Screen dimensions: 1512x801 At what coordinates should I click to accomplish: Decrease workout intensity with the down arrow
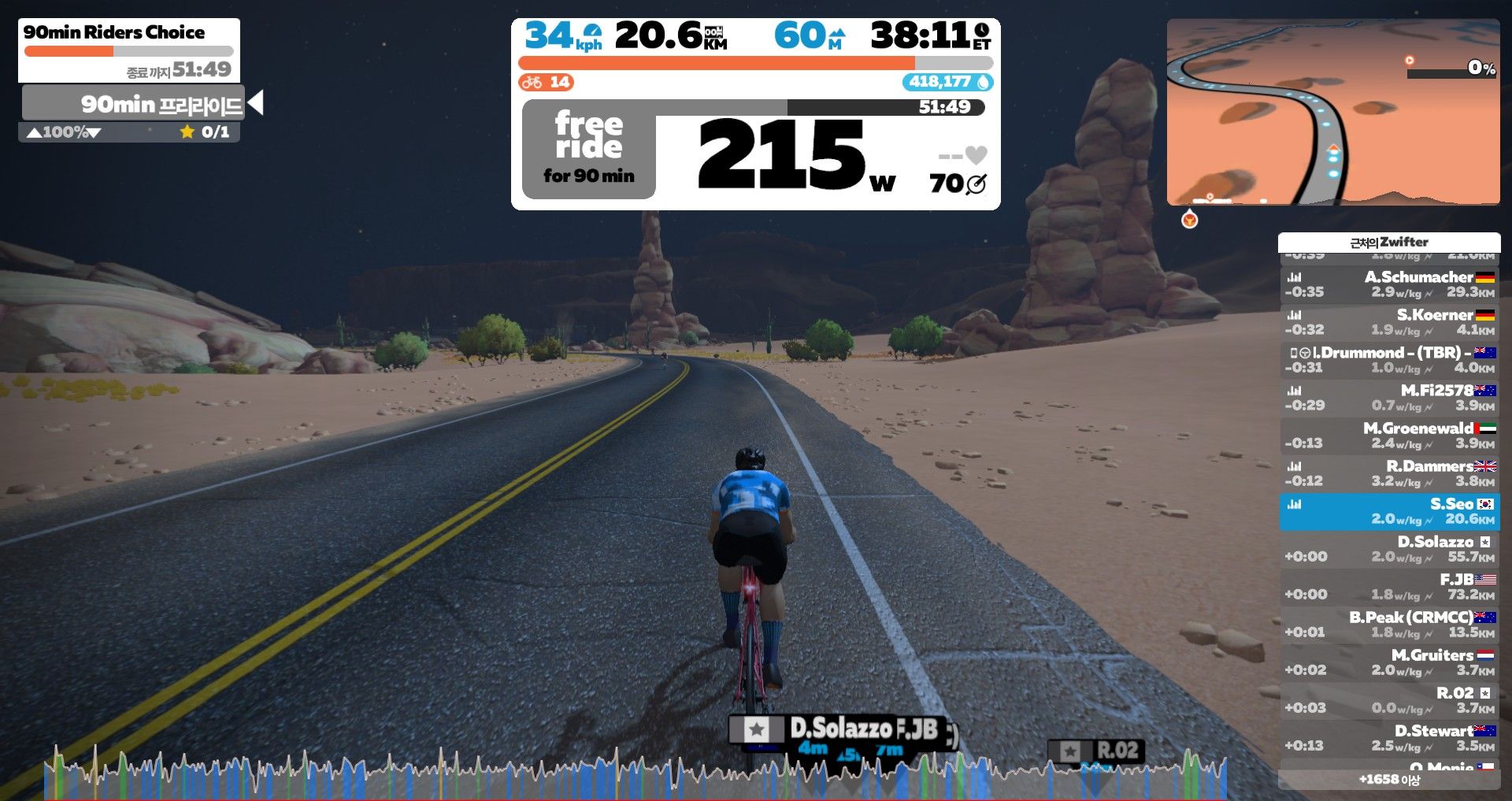coord(94,132)
